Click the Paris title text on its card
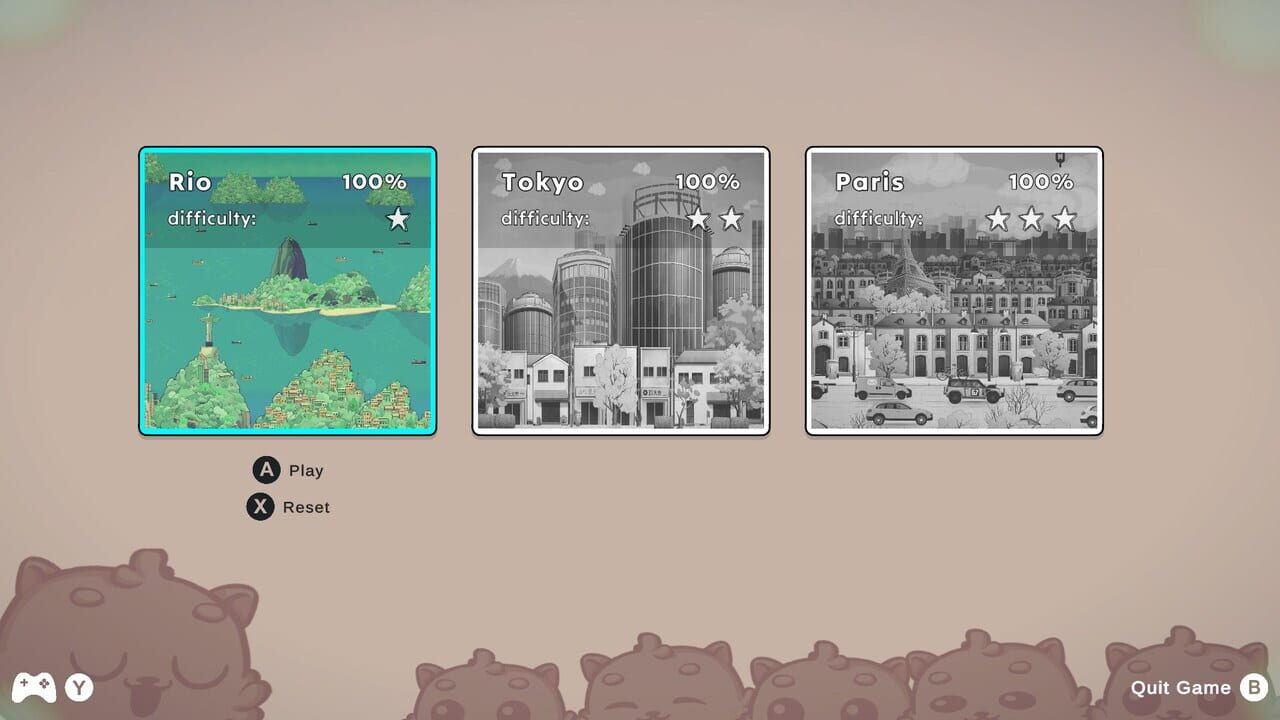Image resolution: width=1280 pixels, height=720 pixels. (871, 183)
